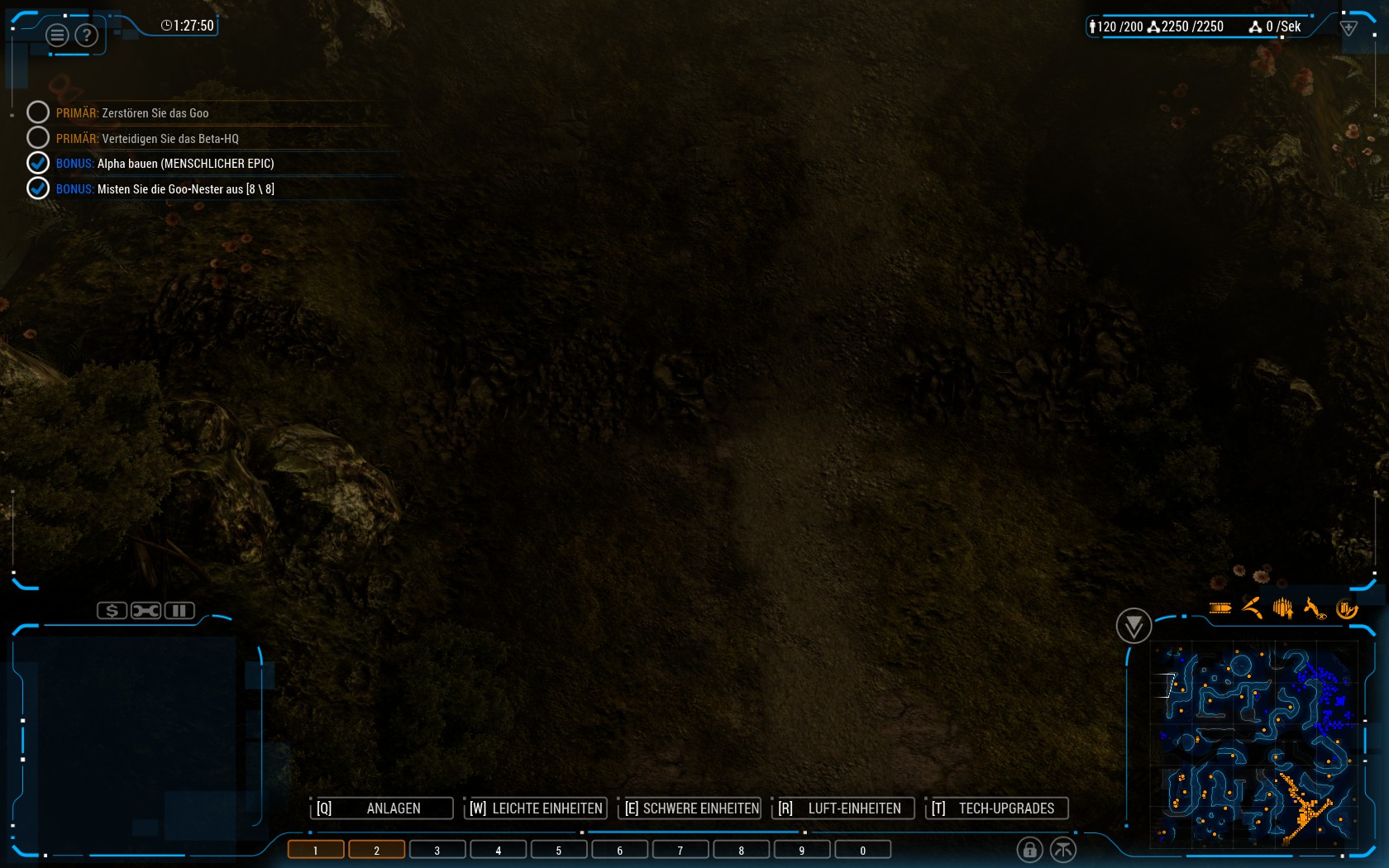Select control group 2
The image size is (1389, 868).
[x=376, y=850]
